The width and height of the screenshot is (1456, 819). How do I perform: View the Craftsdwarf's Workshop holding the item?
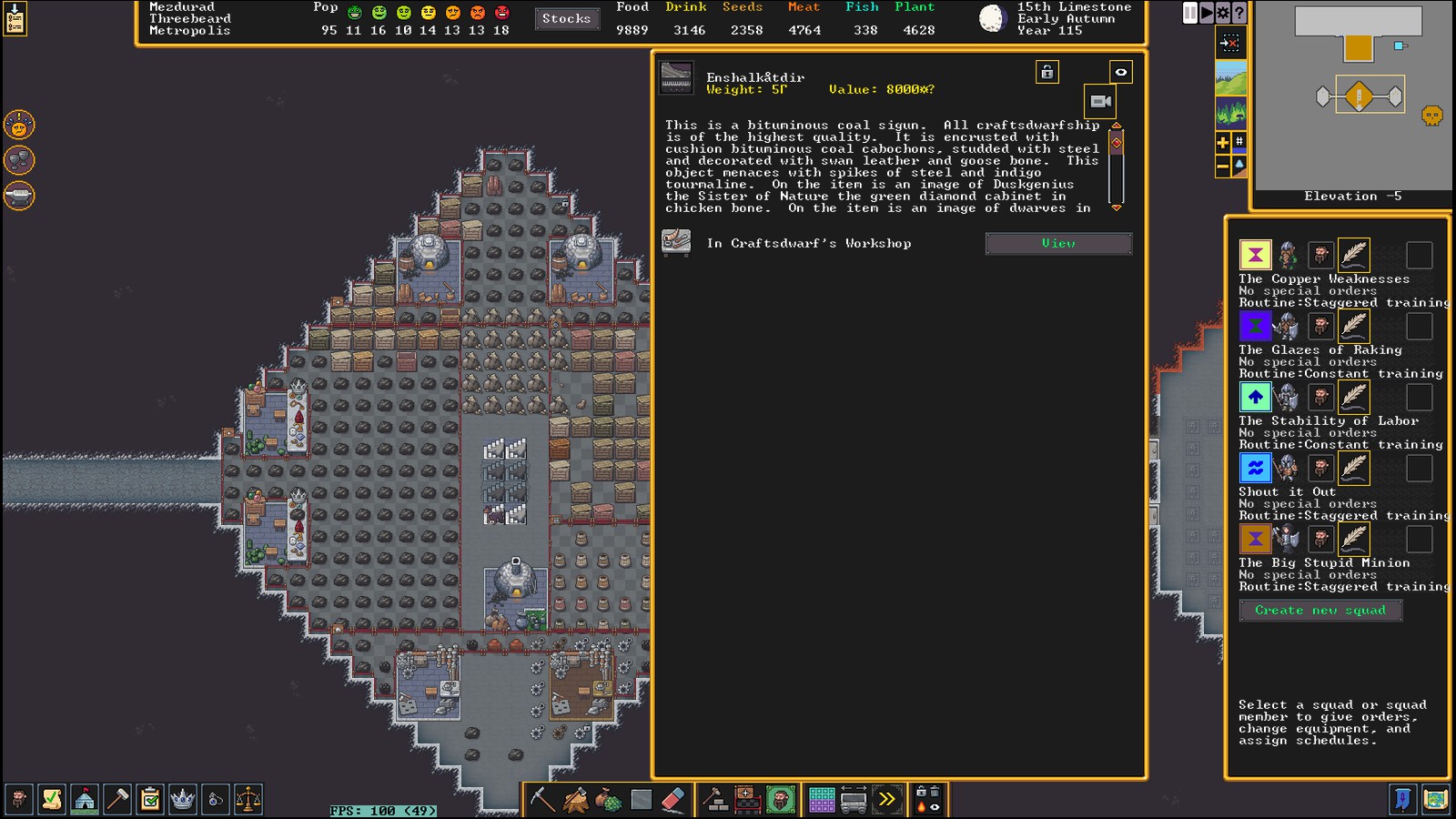coord(1058,244)
